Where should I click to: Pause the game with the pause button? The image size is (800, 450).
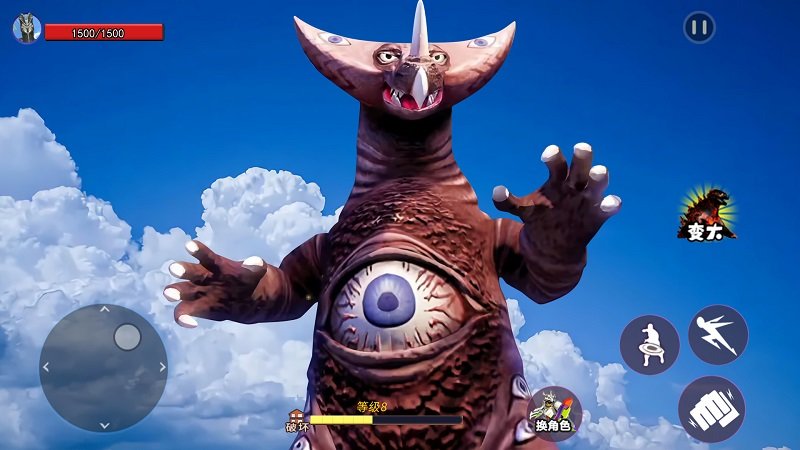699,27
